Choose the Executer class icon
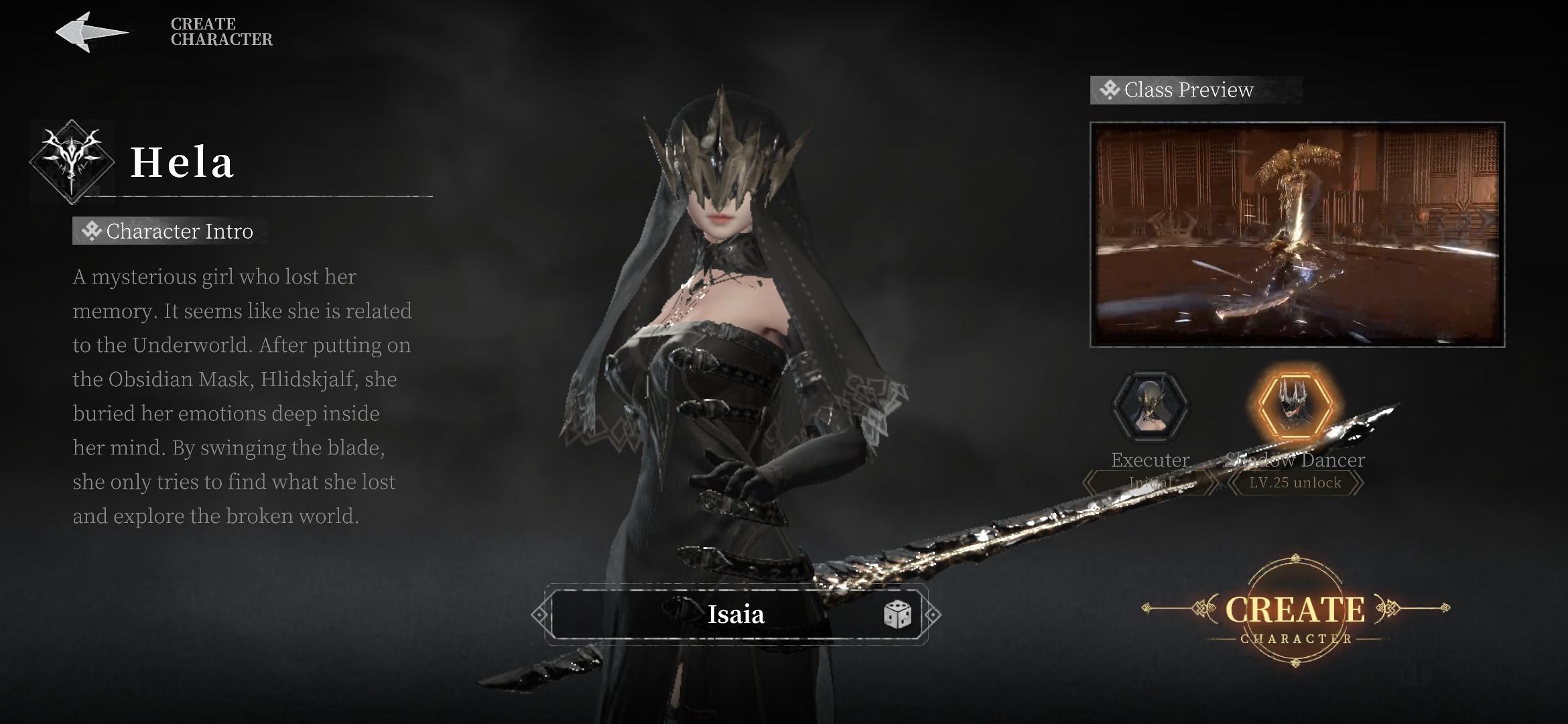The image size is (1568, 724). [1150, 406]
